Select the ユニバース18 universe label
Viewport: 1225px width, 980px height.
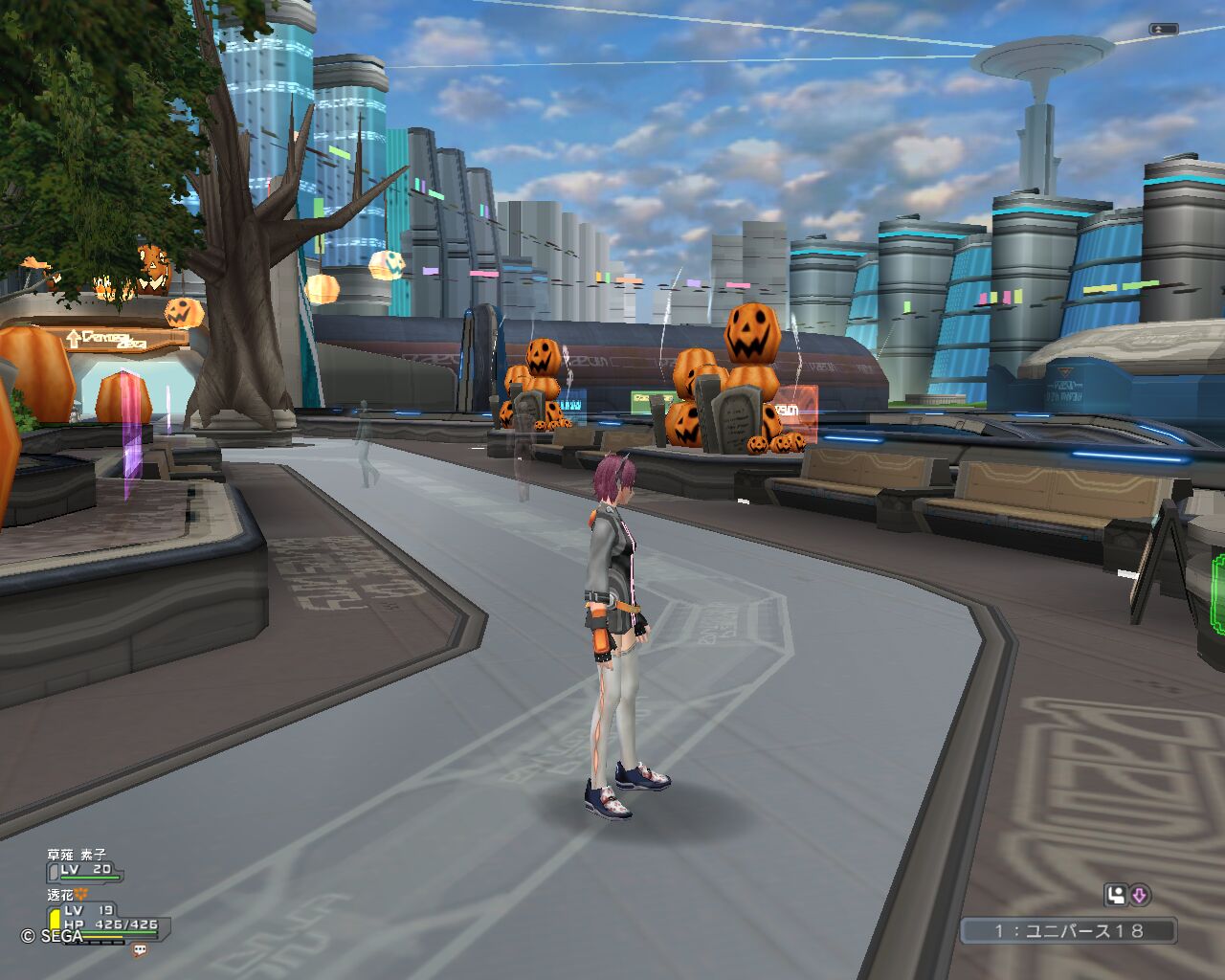point(1068,930)
